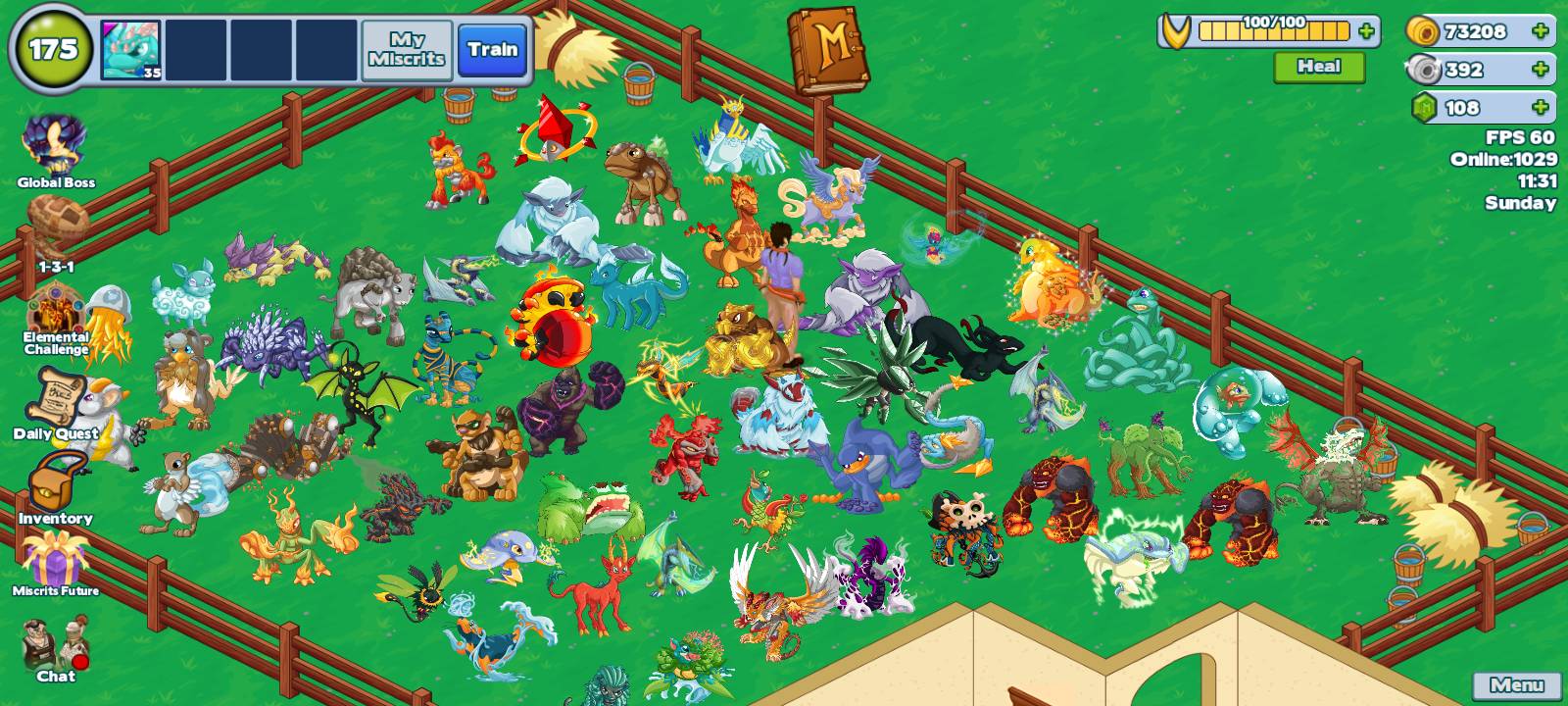Open the Elemental Challenge
The height and width of the screenshot is (706, 1568).
click(x=56, y=307)
